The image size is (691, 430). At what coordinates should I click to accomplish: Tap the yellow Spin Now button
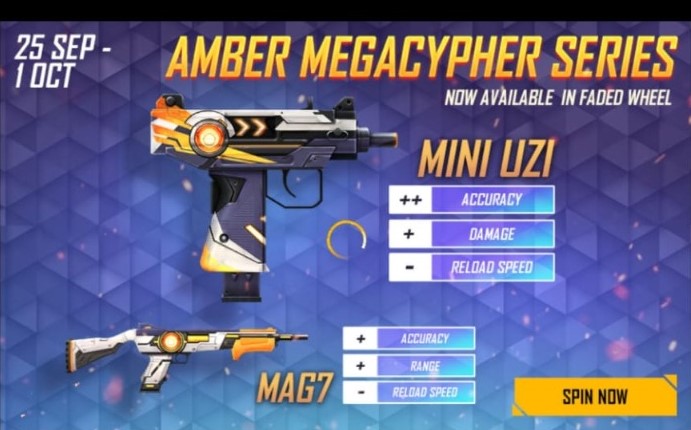point(594,395)
